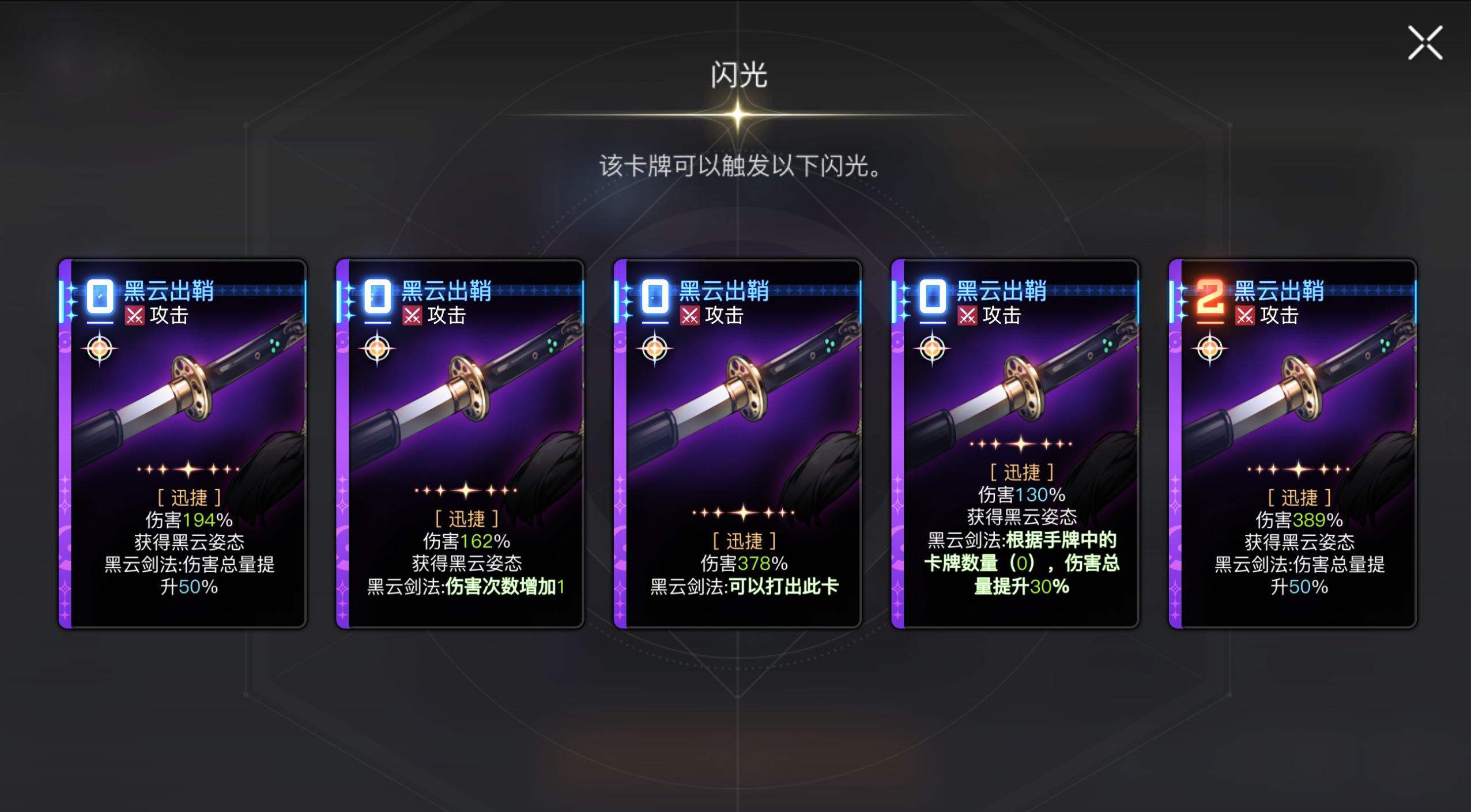Viewport: 1471px width, 812px height.
Task: Select the targeting reticle icon on the third card
Action: pyautogui.click(x=655, y=348)
